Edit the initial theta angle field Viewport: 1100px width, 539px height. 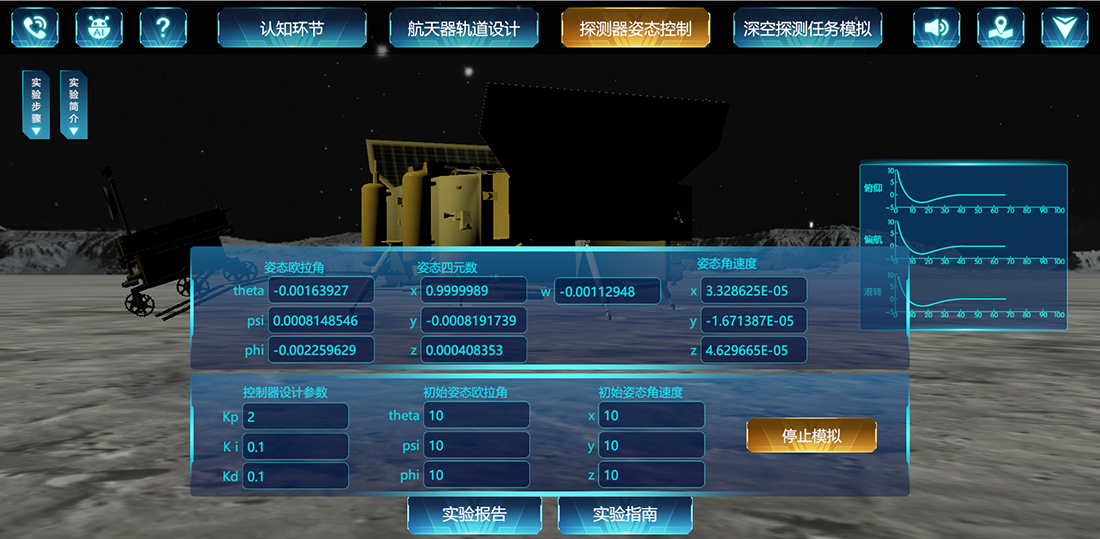476,416
